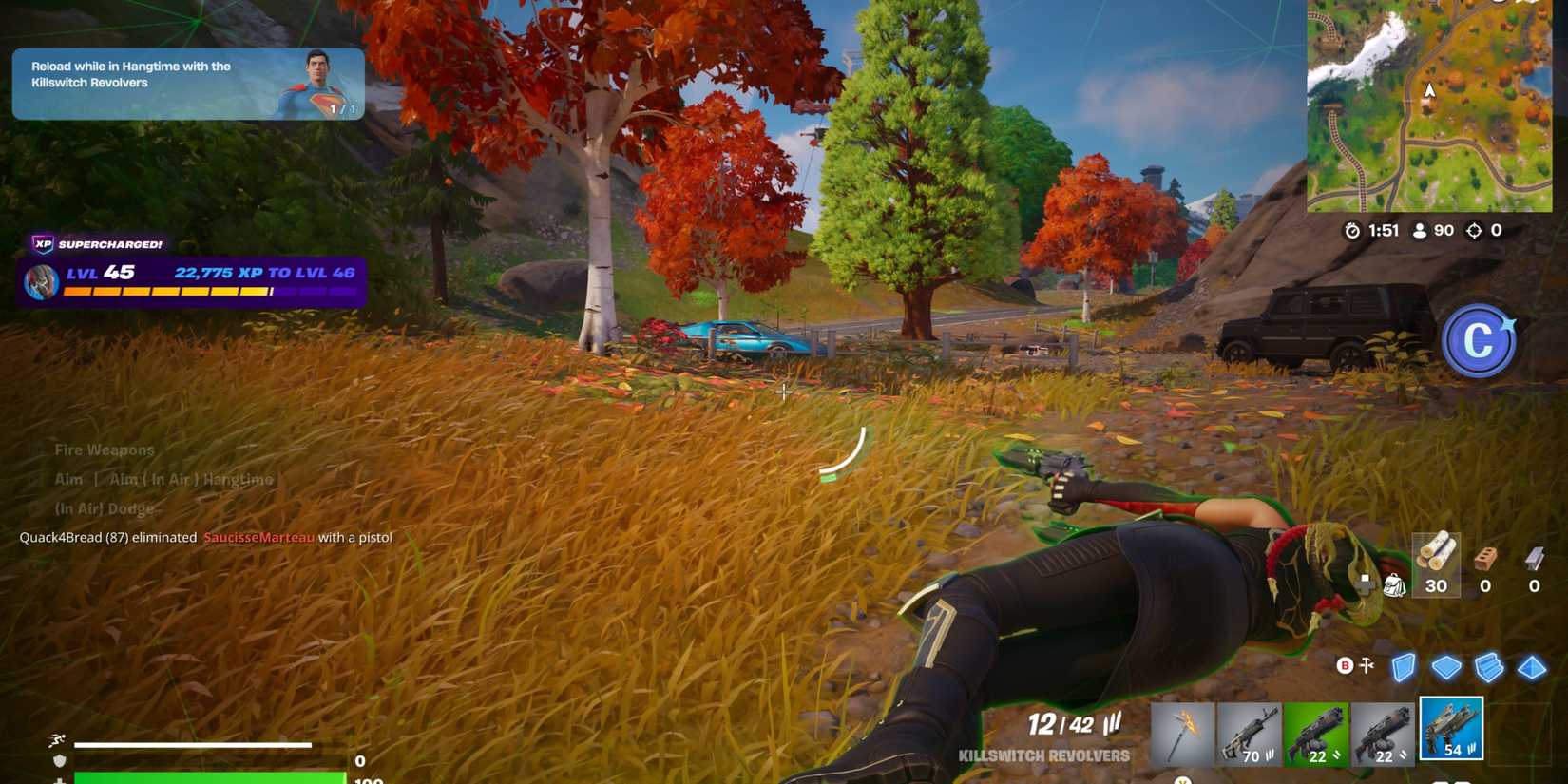Click the pickaxe swap icon beside the B button
This screenshot has width=1568, height=784.
1366,665
